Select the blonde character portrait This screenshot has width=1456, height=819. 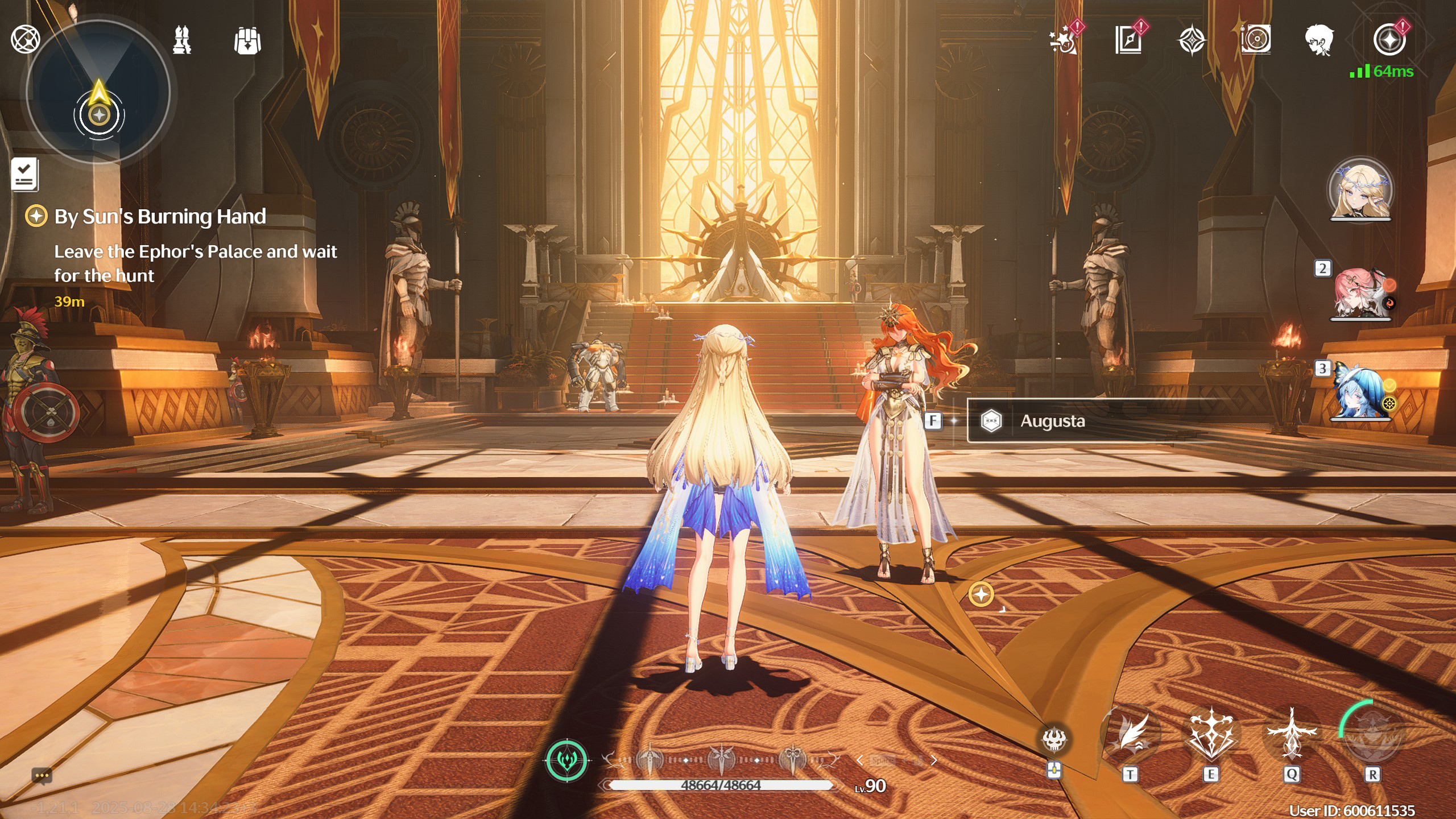(1360, 191)
